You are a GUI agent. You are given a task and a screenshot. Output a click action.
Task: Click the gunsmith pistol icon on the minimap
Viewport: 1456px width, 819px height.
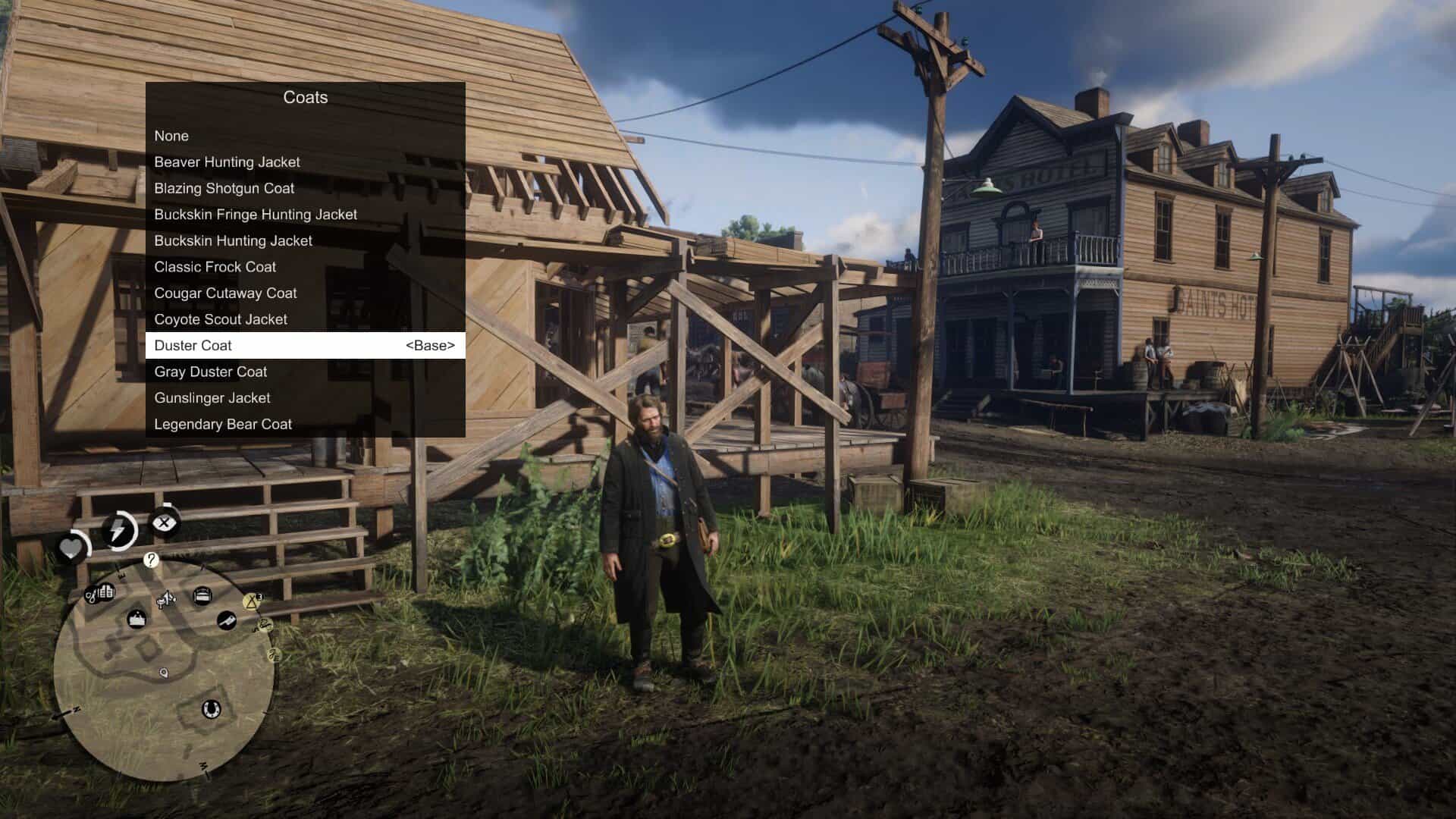(225, 620)
